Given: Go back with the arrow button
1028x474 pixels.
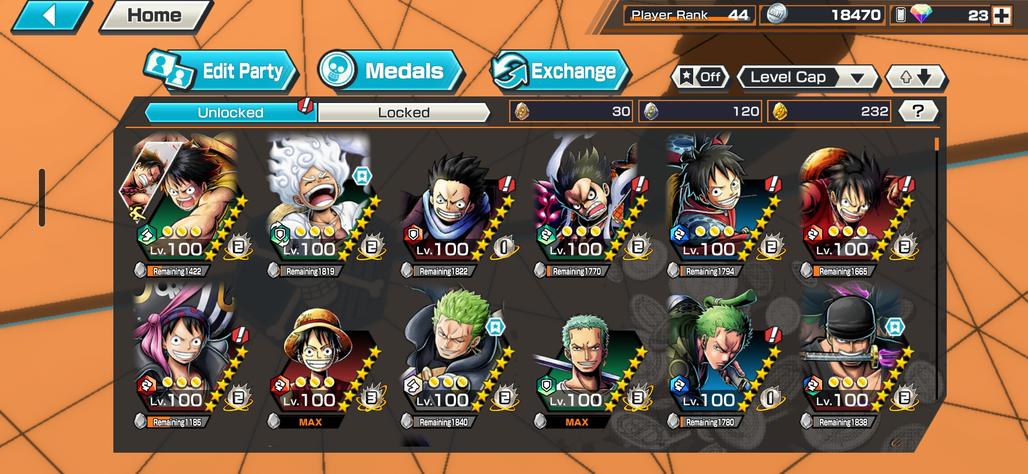Looking at the screenshot, I should coord(50,15).
